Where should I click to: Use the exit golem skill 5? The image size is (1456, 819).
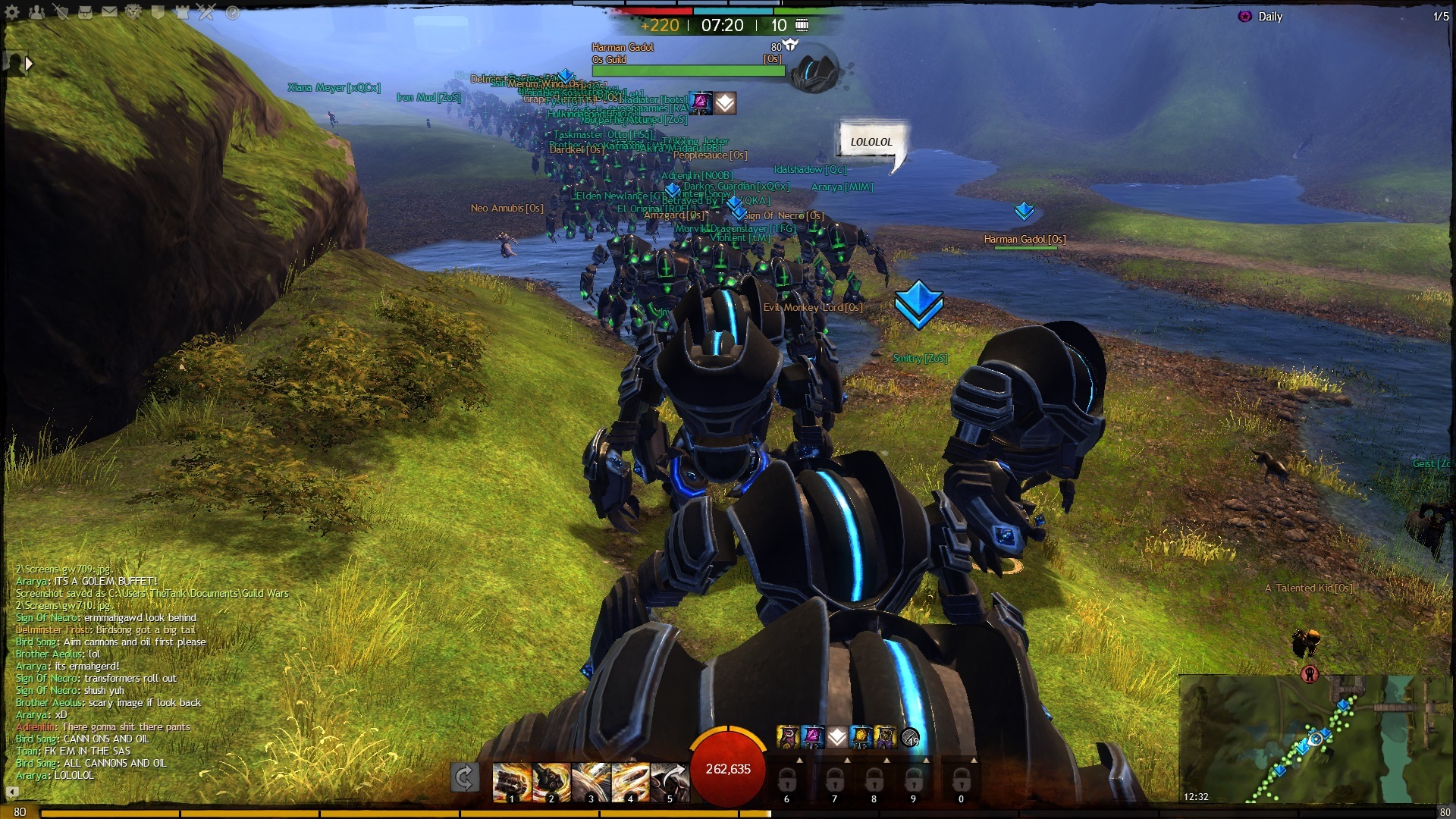point(669,781)
